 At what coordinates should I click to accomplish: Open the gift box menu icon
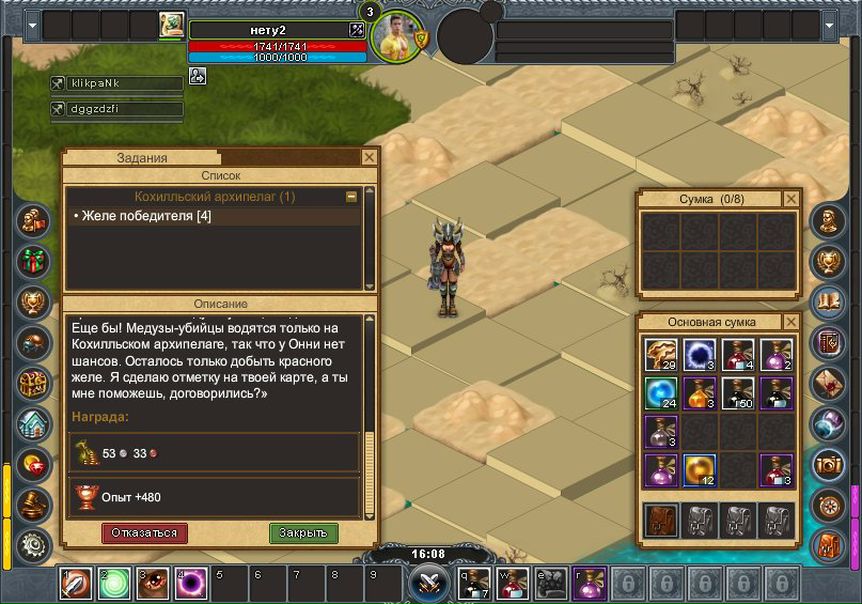coord(35,260)
